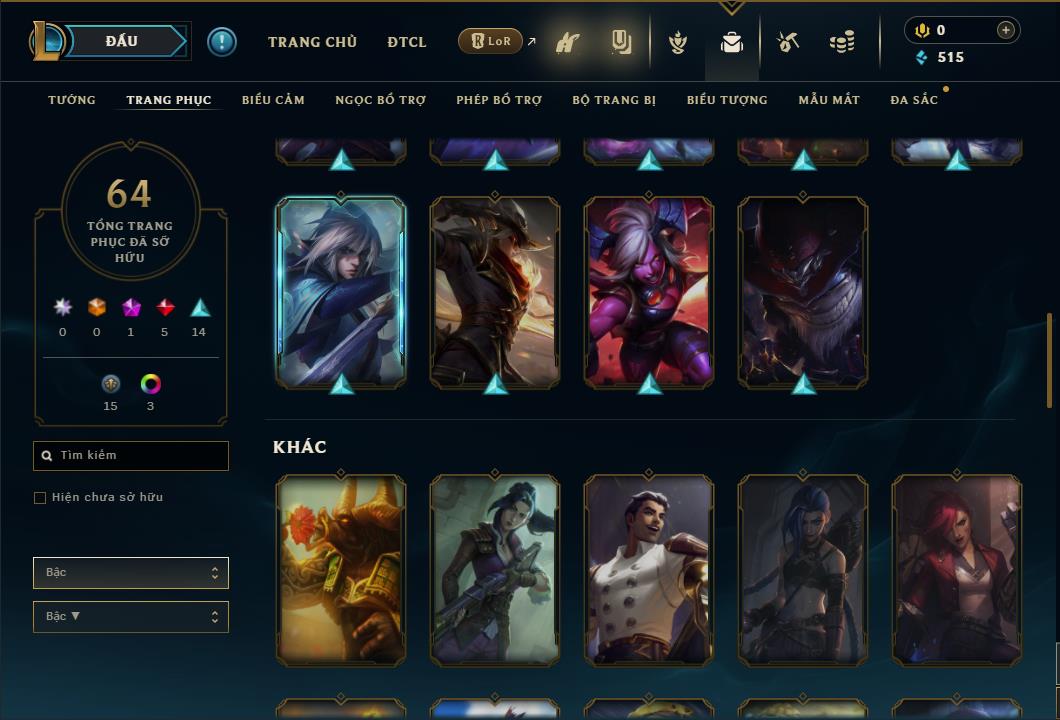
Task: Select the highlighted white-haired hooded skin card
Action: [x=341, y=292]
